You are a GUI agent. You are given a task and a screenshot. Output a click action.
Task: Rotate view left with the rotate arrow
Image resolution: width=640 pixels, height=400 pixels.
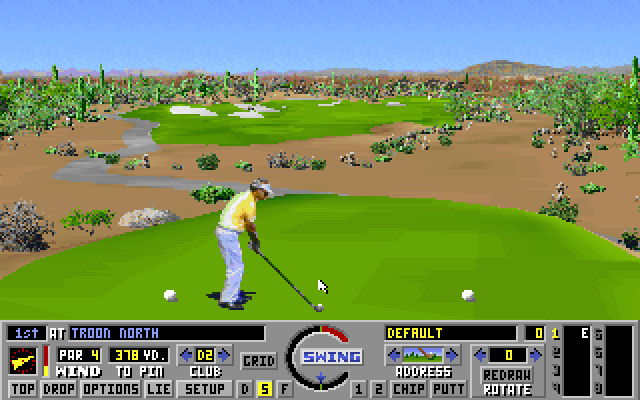[x=481, y=355]
